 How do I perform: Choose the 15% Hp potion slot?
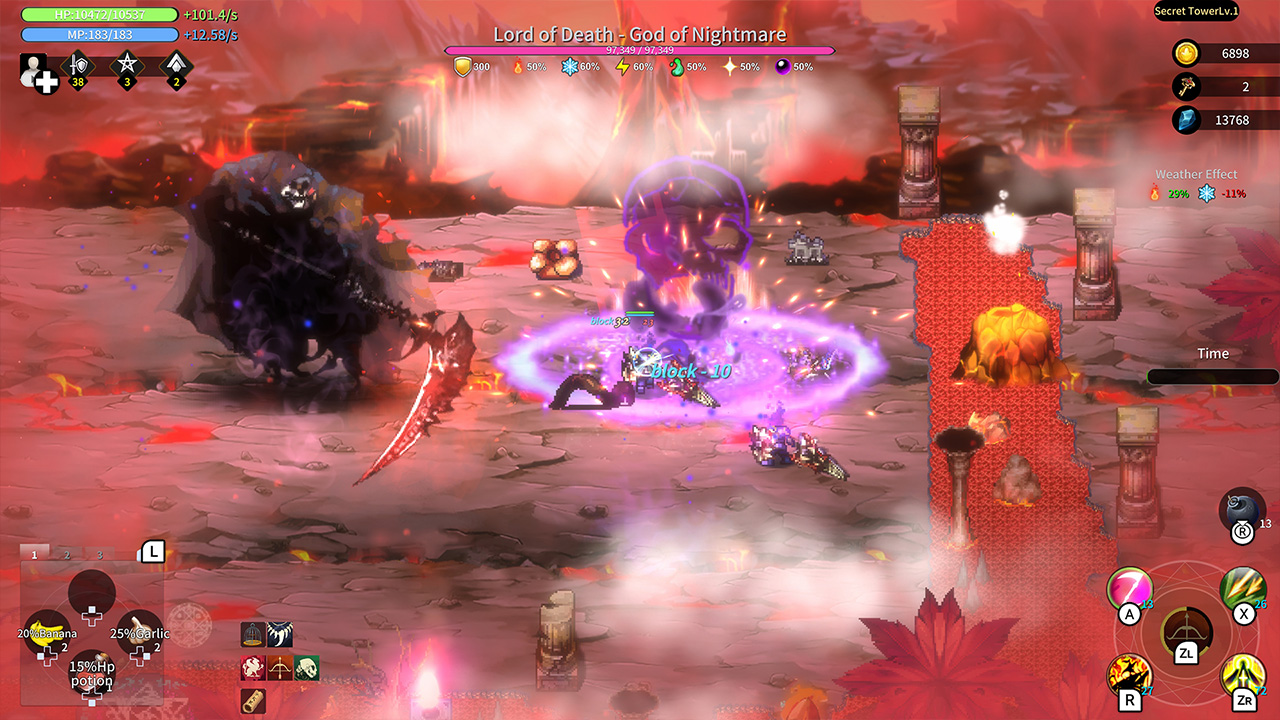tap(91, 673)
